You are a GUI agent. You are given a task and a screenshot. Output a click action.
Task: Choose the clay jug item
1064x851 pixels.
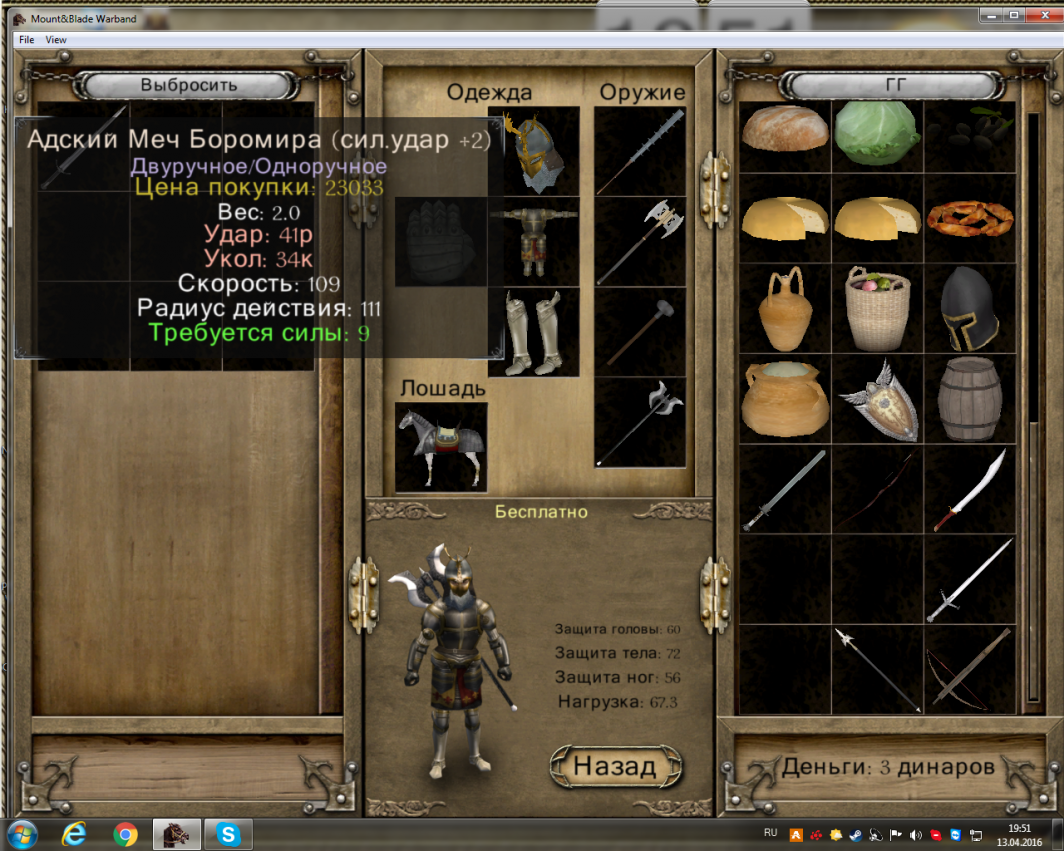785,309
